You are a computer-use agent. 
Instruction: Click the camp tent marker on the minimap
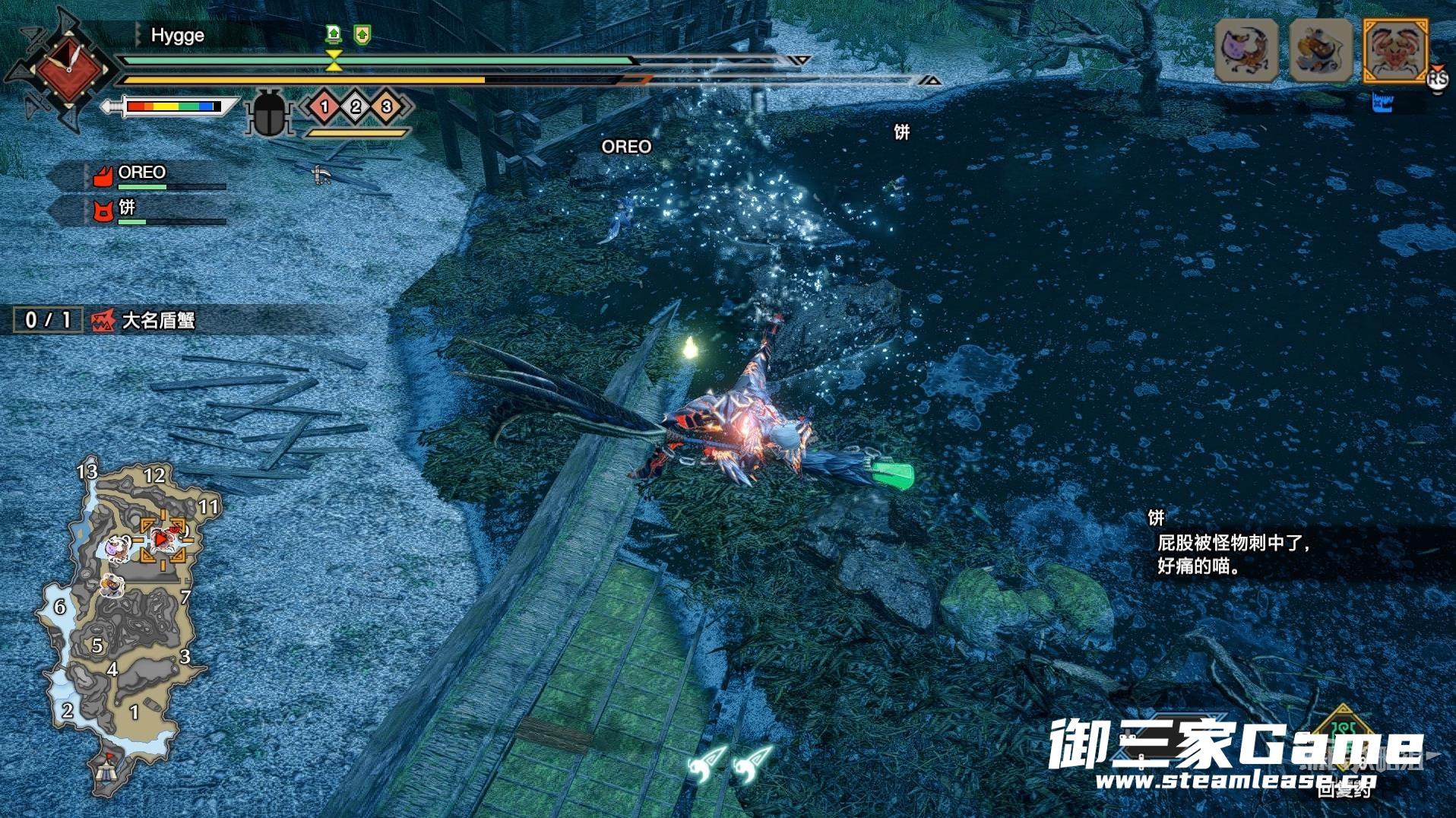107,772
